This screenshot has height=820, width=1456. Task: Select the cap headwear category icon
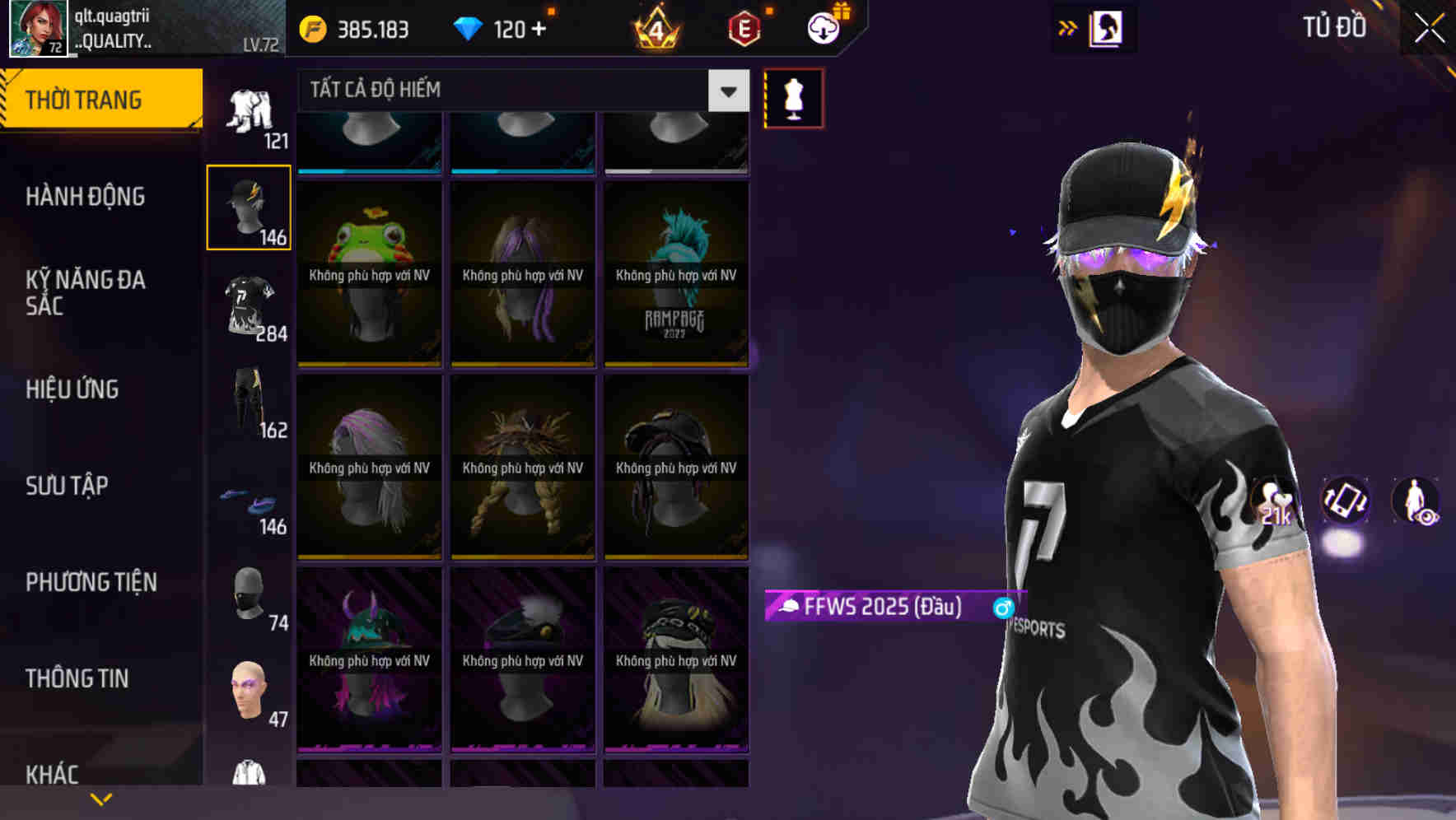click(x=249, y=206)
